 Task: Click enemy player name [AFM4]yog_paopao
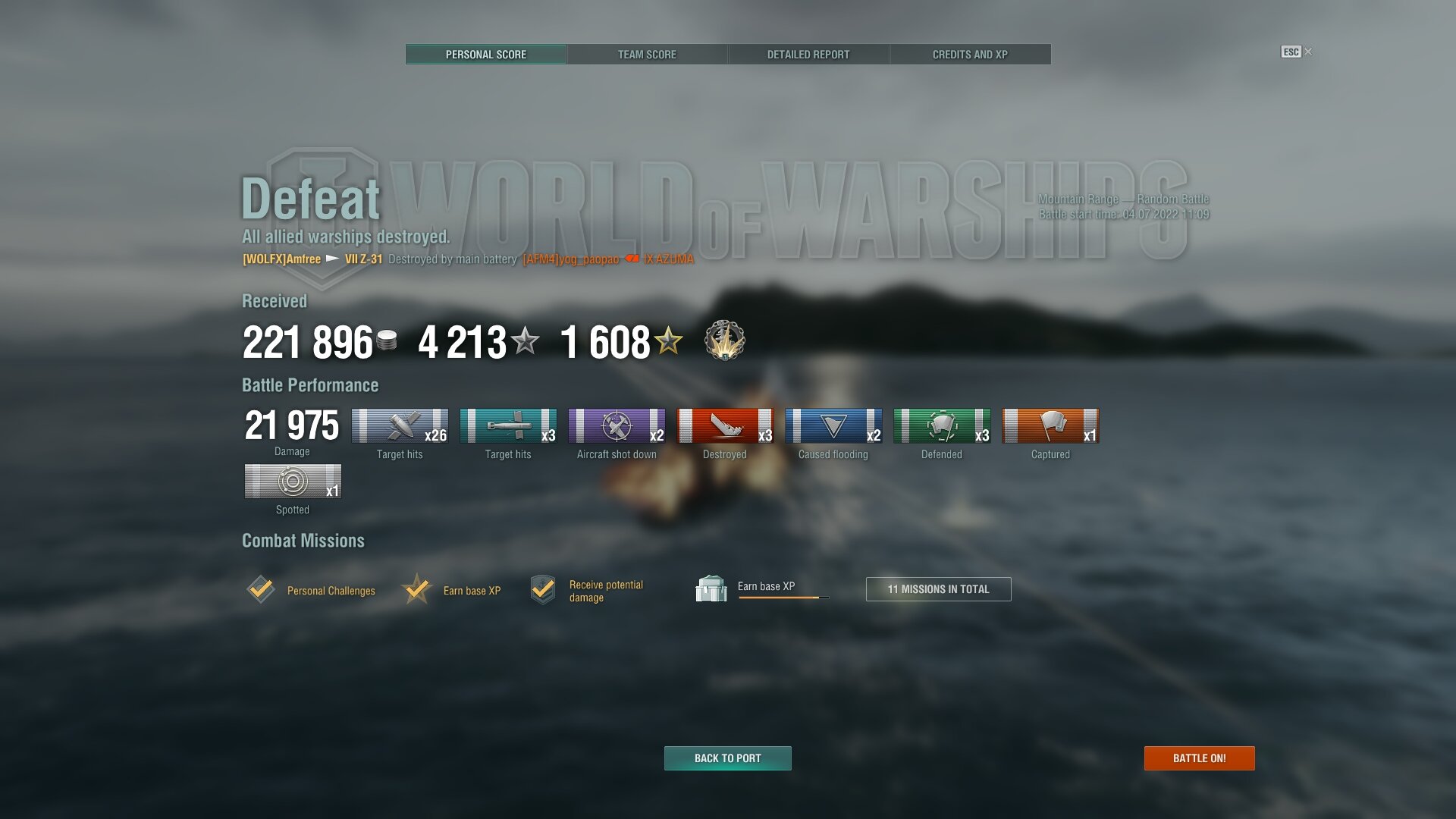point(570,259)
